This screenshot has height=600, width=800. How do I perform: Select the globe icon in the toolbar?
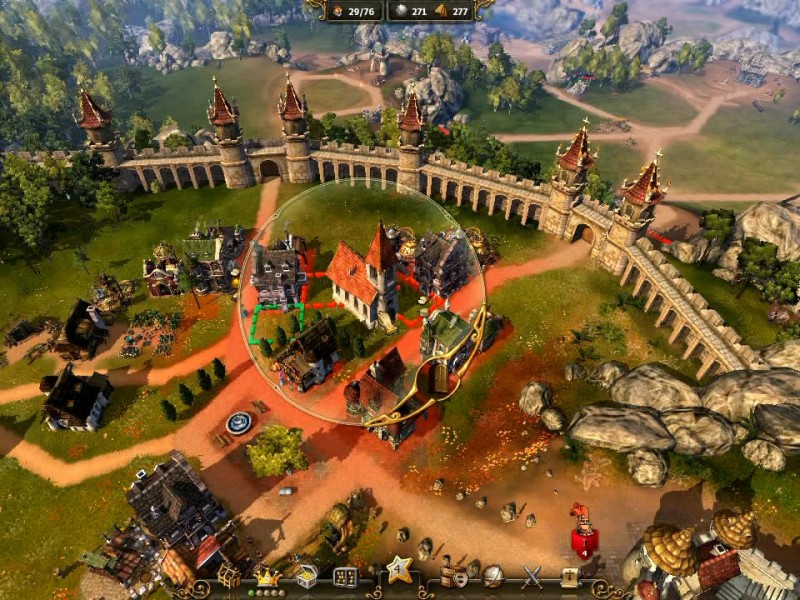coord(493,577)
